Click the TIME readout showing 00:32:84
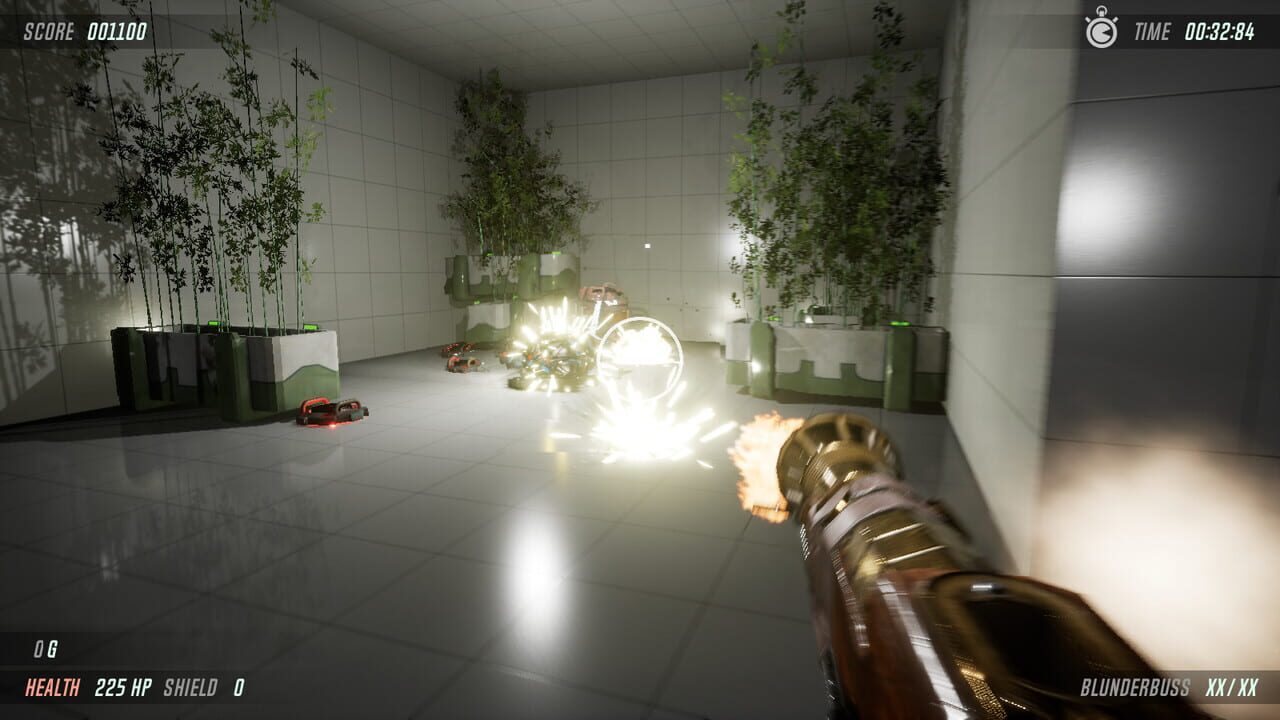 1221,31
